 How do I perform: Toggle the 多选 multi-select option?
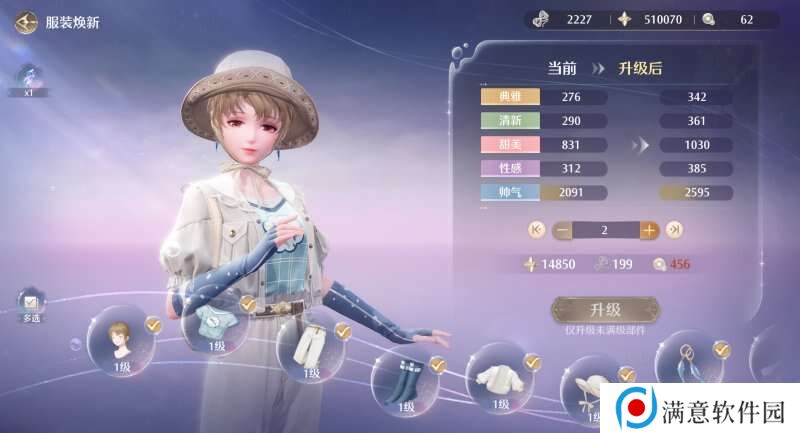pyautogui.click(x=30, y=303)
